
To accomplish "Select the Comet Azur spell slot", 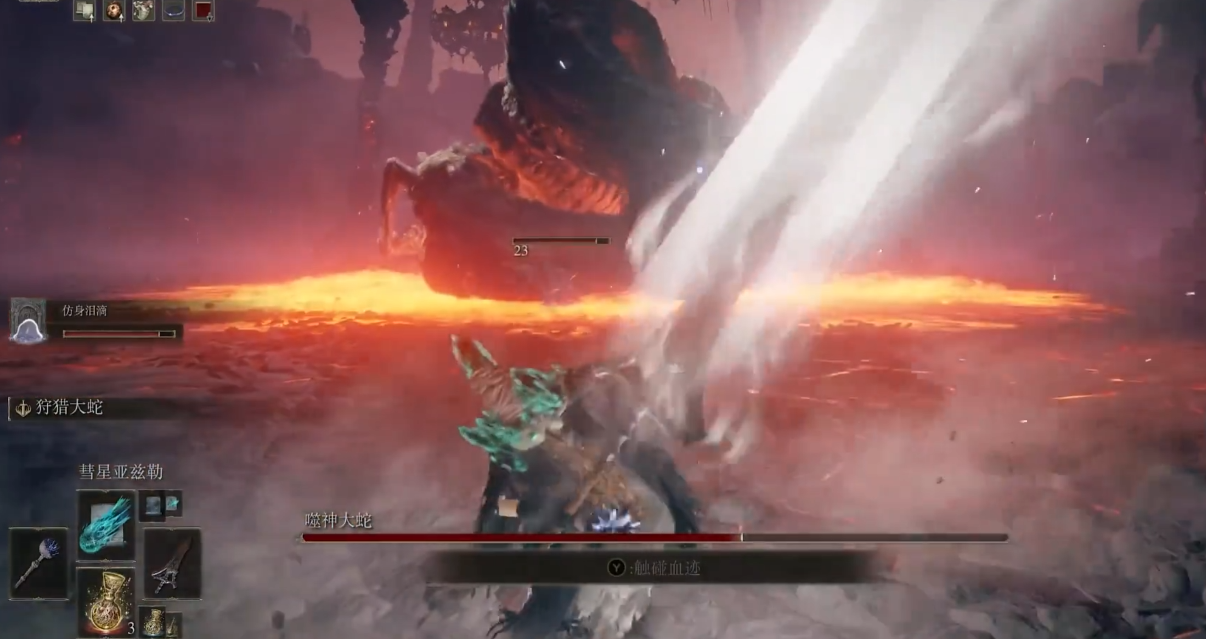I will pos(106,525).
